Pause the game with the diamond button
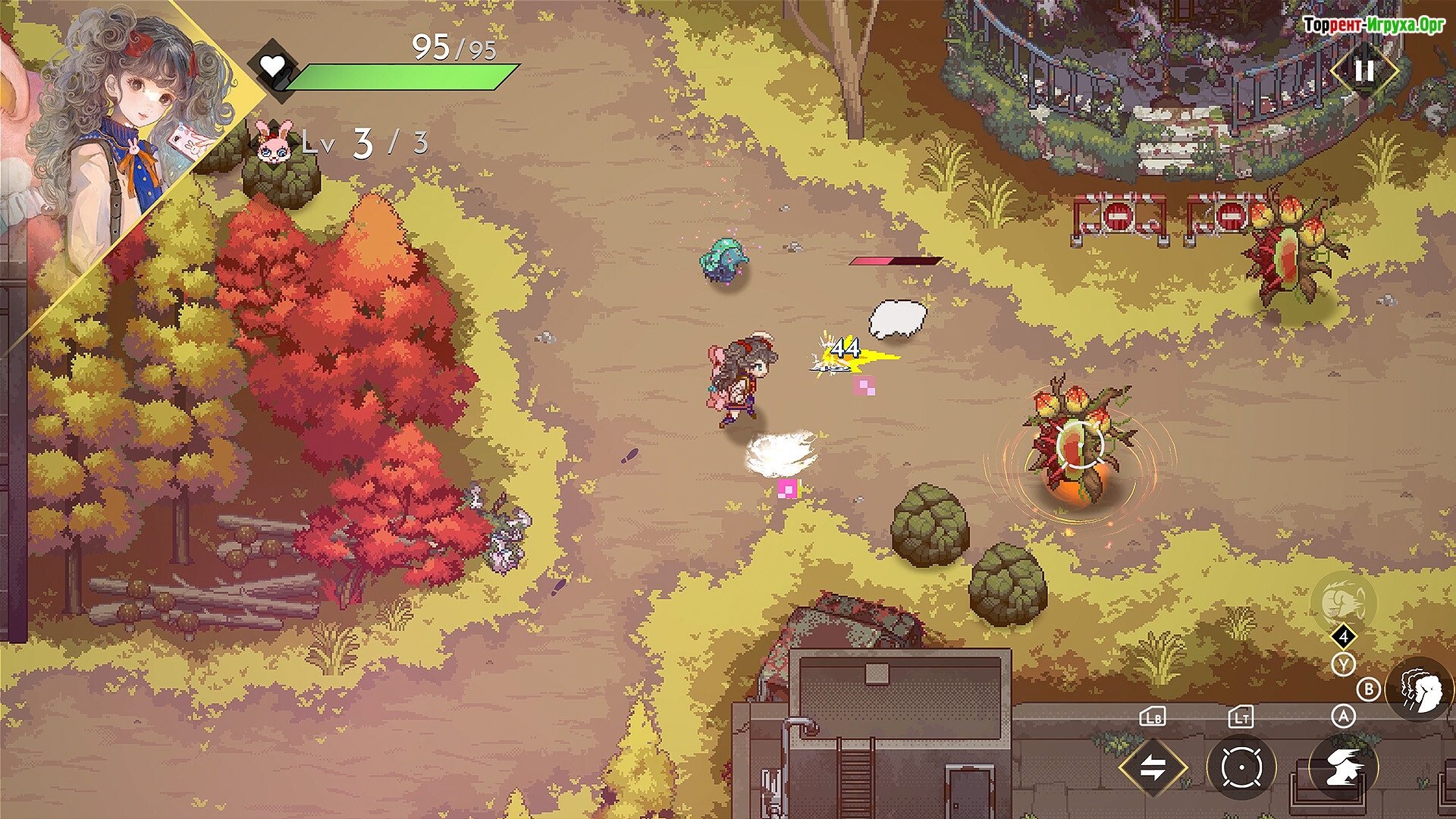 coord(1364,71)
